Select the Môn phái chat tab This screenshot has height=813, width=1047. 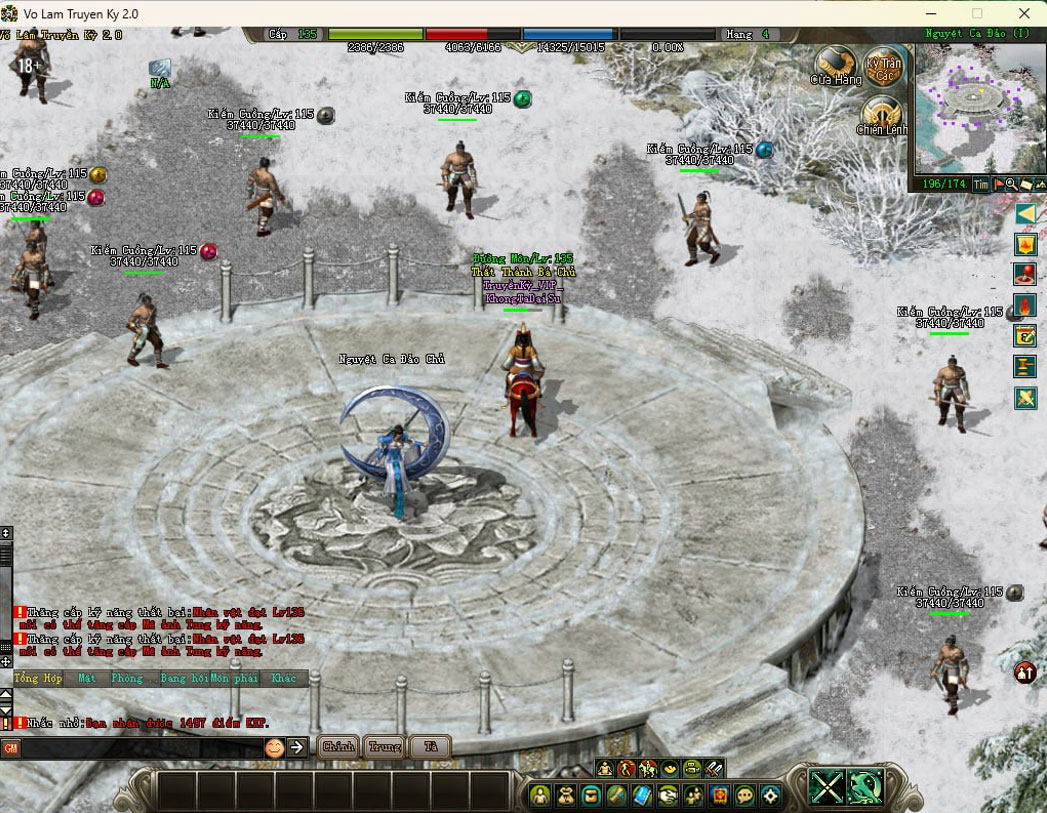pyautogui.click(x=234, y=678)
